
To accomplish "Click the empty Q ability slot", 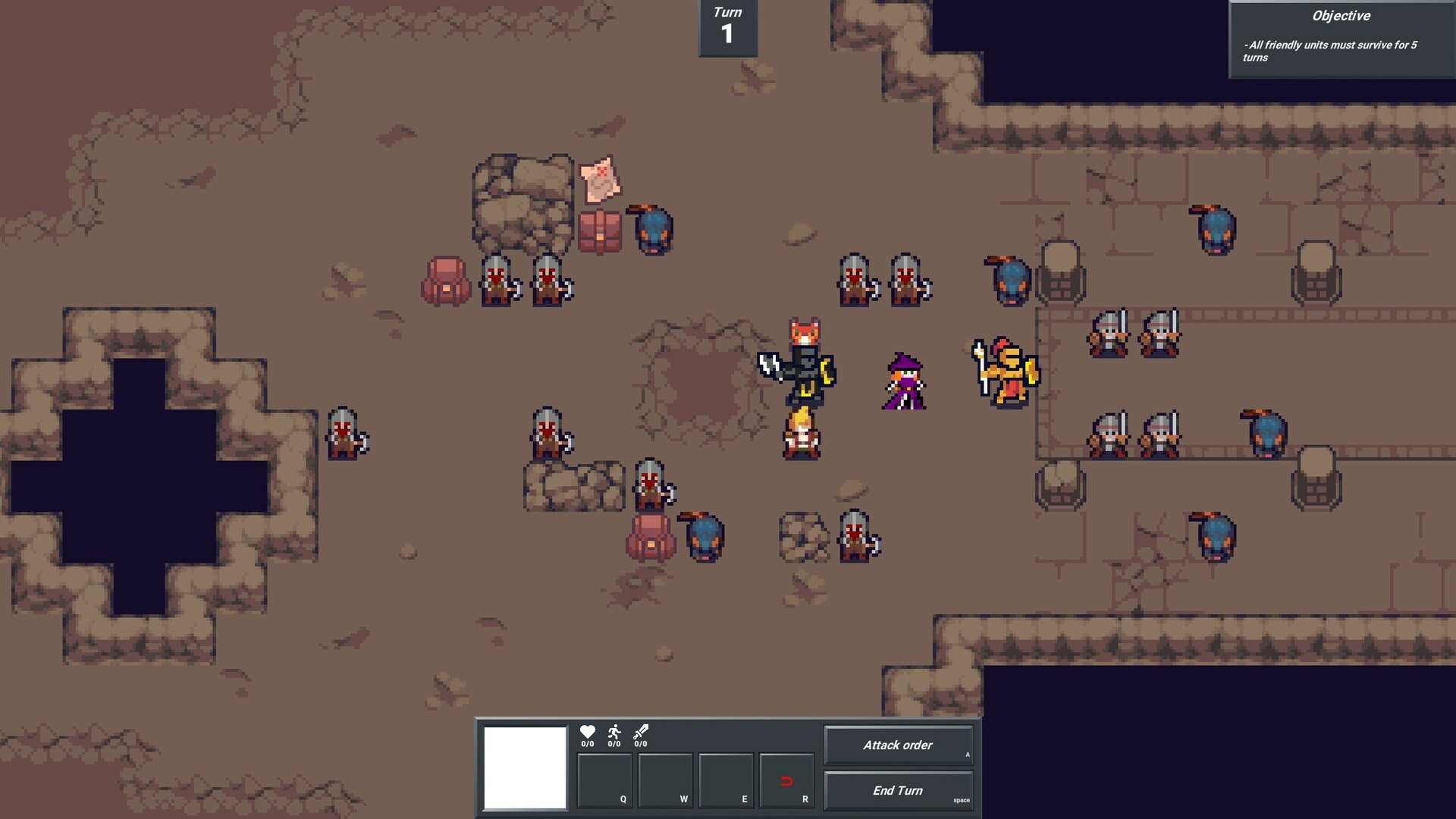I will click(x=604, y=780).
